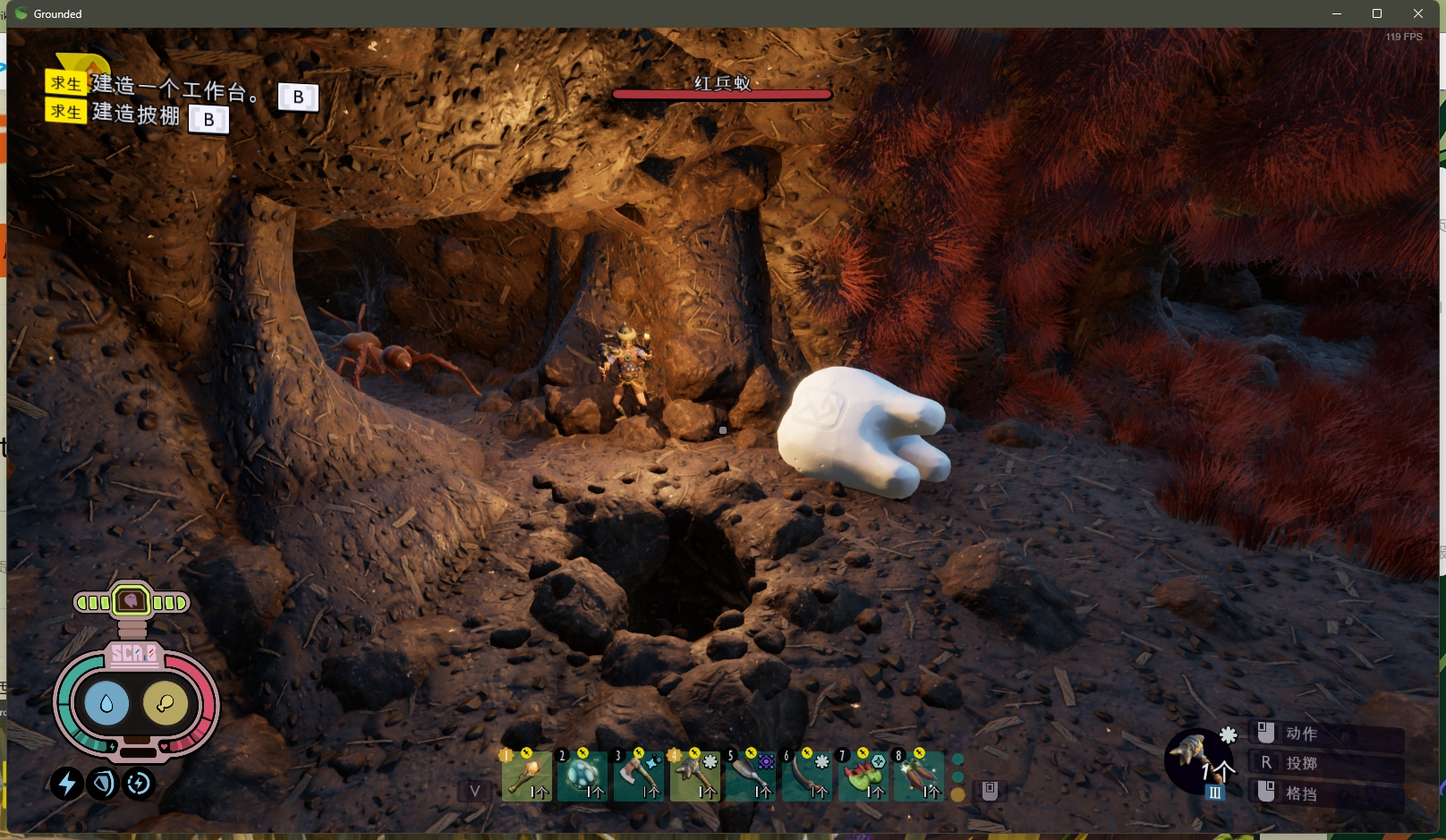Image resolution: width=1446 pixels, height=840 pixels.
Task: Select the blue spotted egg hotbar slot
Action: [583, 775]
